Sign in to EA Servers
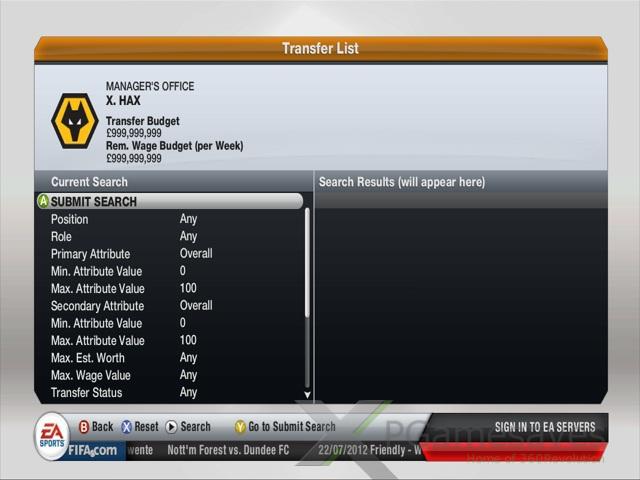The width and height of the screenshot is (640, 480). (x=544, y=427)
